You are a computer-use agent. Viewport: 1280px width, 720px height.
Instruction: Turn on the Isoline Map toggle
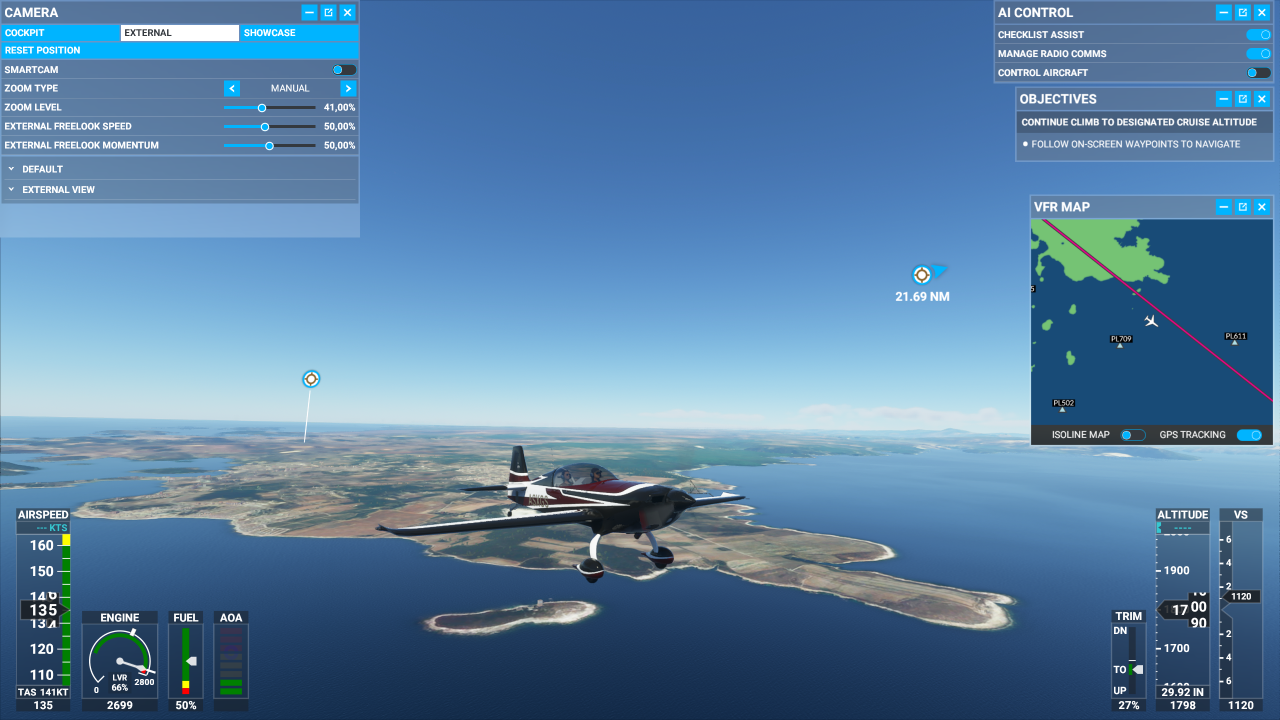[1132, 435]
